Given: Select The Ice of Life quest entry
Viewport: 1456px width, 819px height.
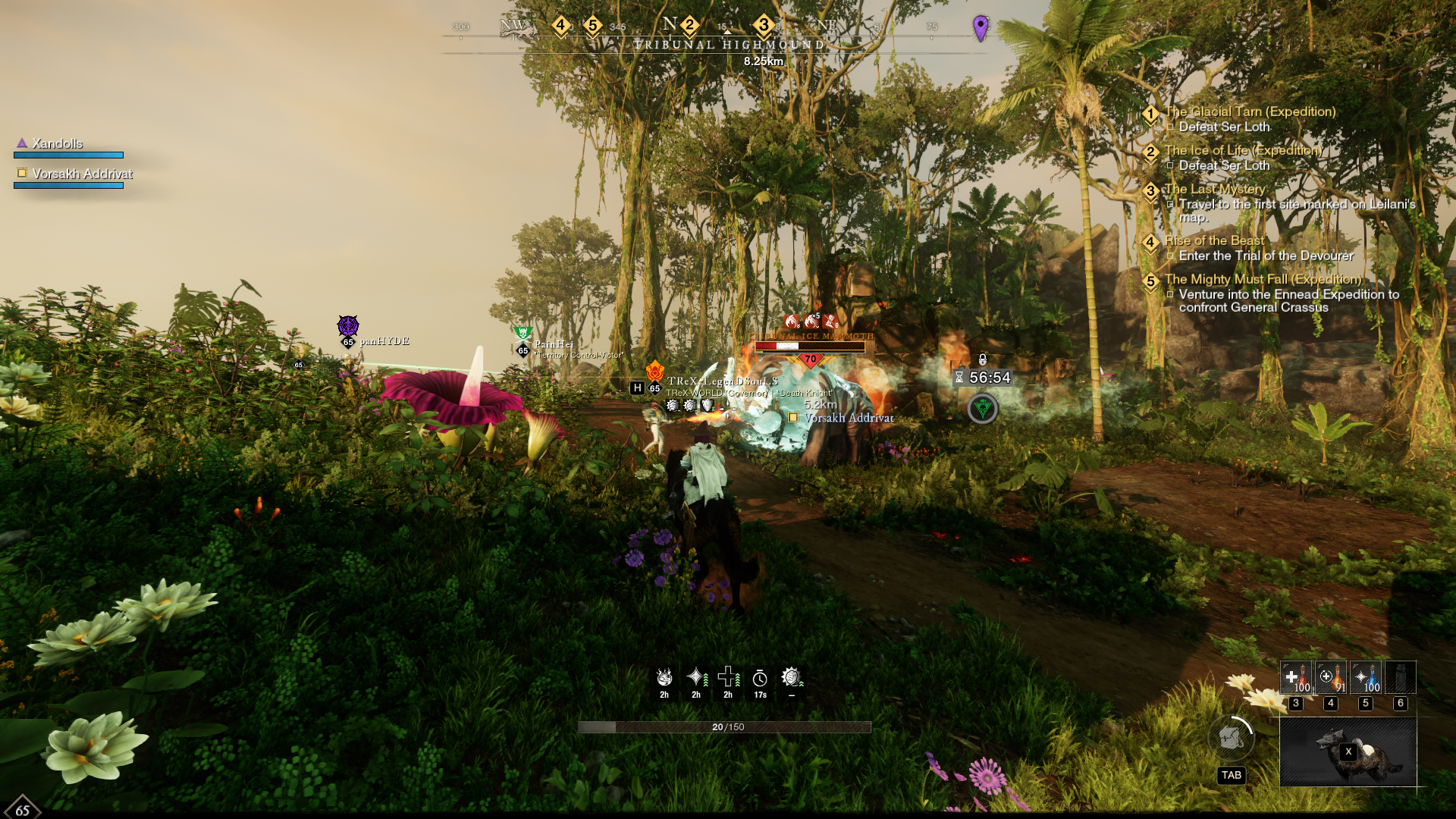Looking at the screenshot, I should 1243,151.
